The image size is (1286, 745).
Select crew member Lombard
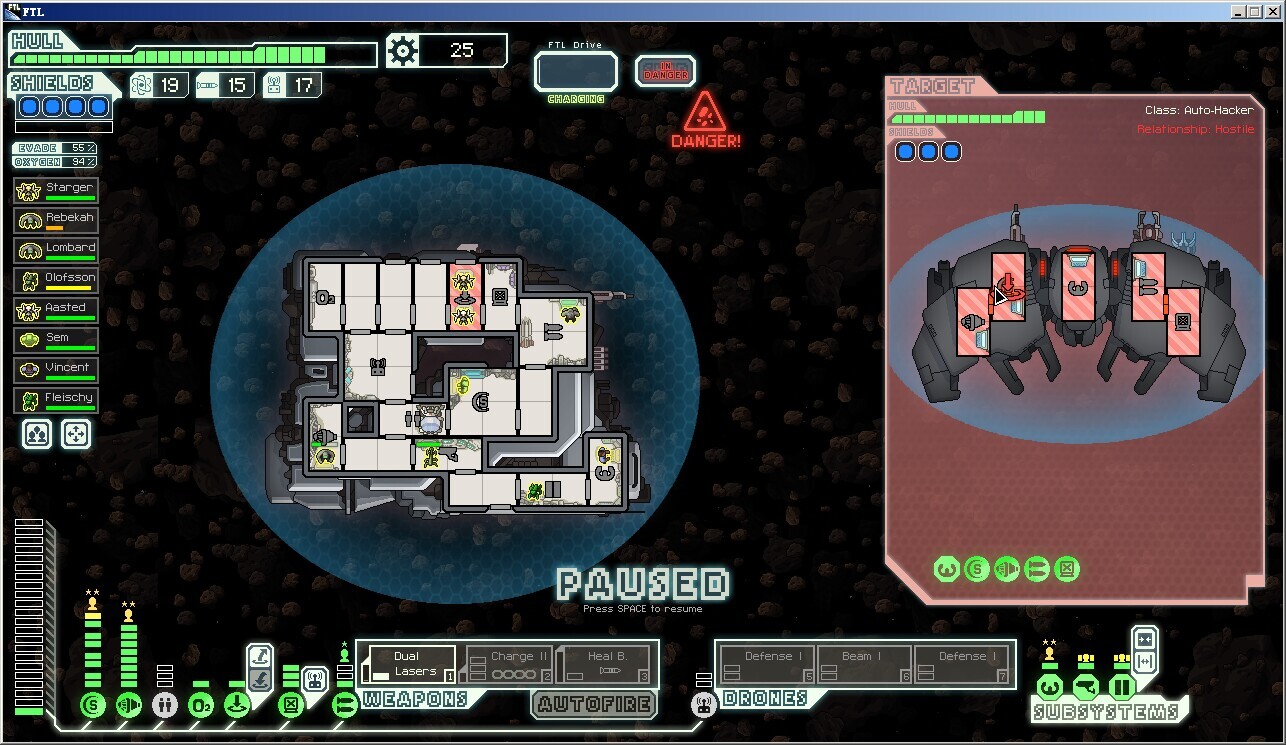pyautogui.click(x=56, y=251)
